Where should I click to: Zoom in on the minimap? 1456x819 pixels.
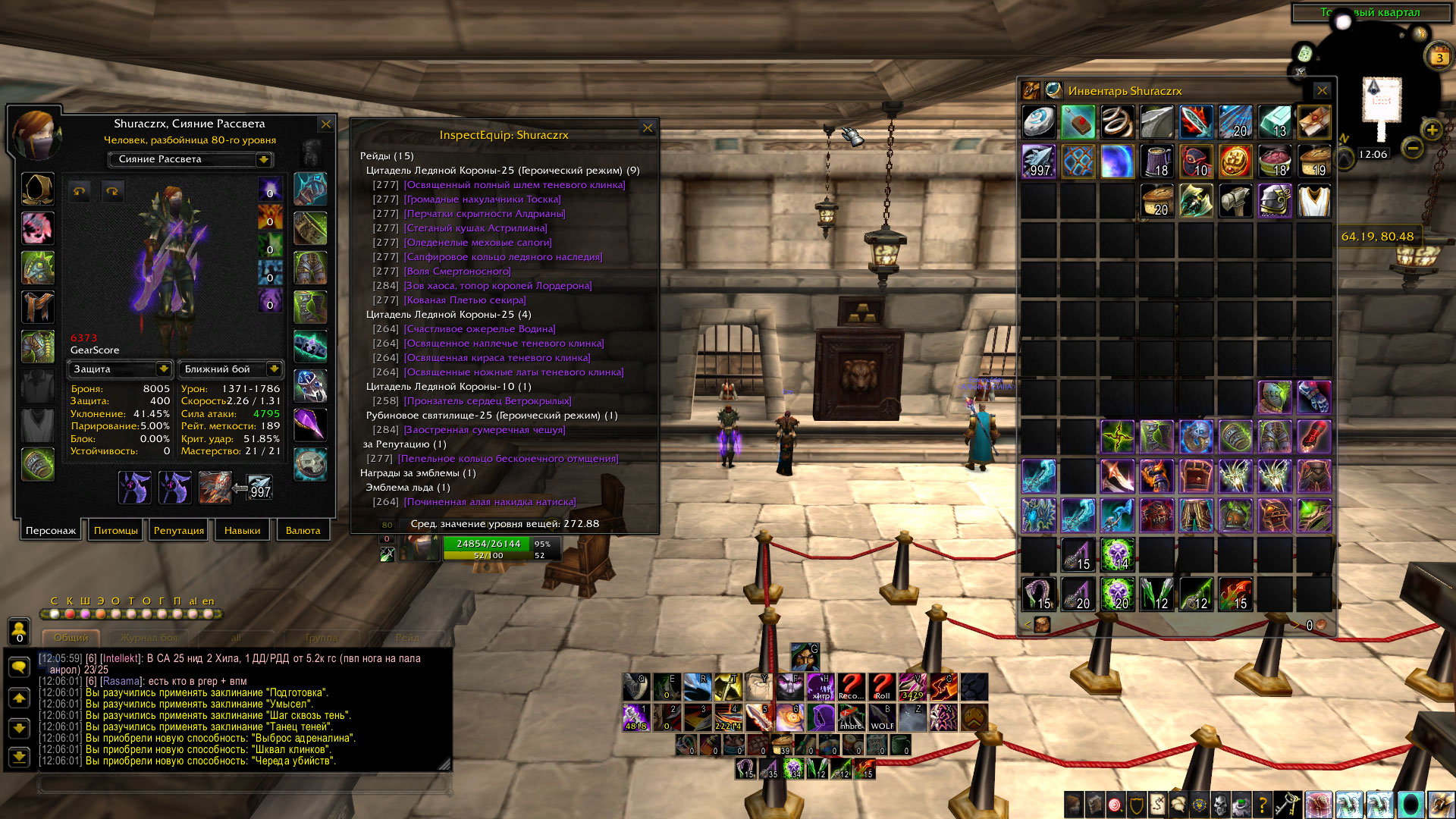1432,130
